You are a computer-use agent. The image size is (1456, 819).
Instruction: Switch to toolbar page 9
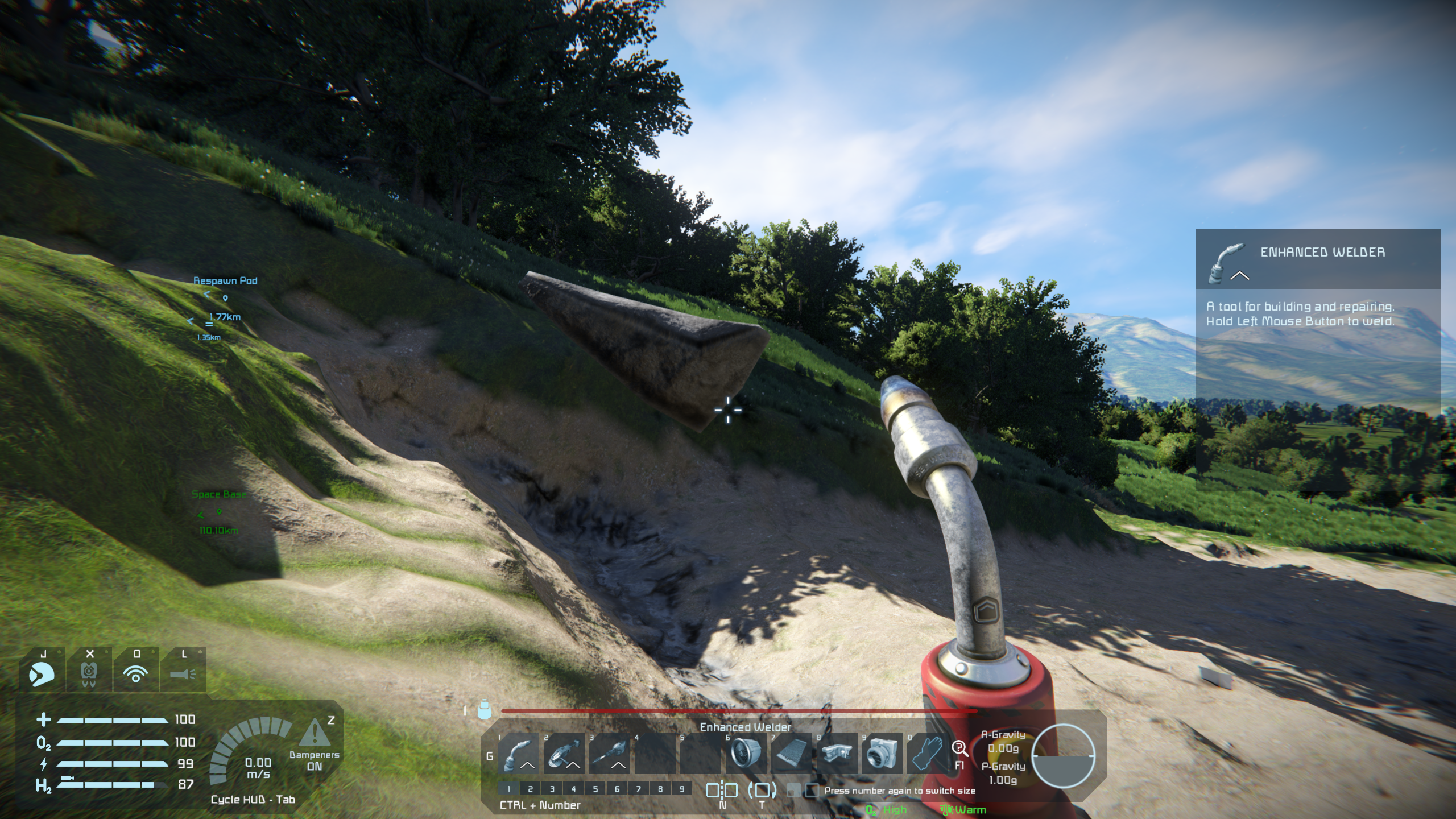(681, 789)
